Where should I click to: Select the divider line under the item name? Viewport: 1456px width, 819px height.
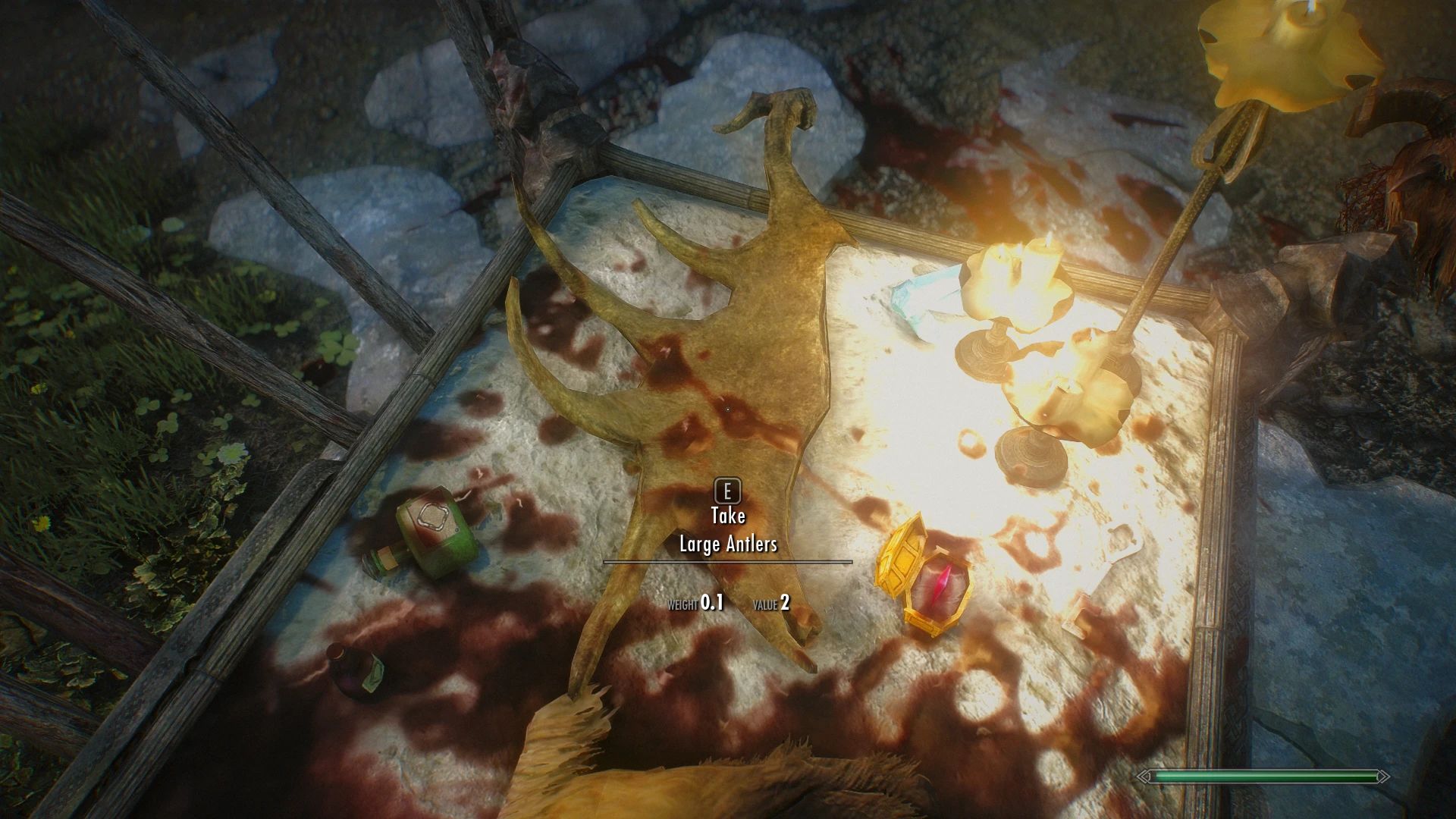pyautogui.click(x=729, y=563)
